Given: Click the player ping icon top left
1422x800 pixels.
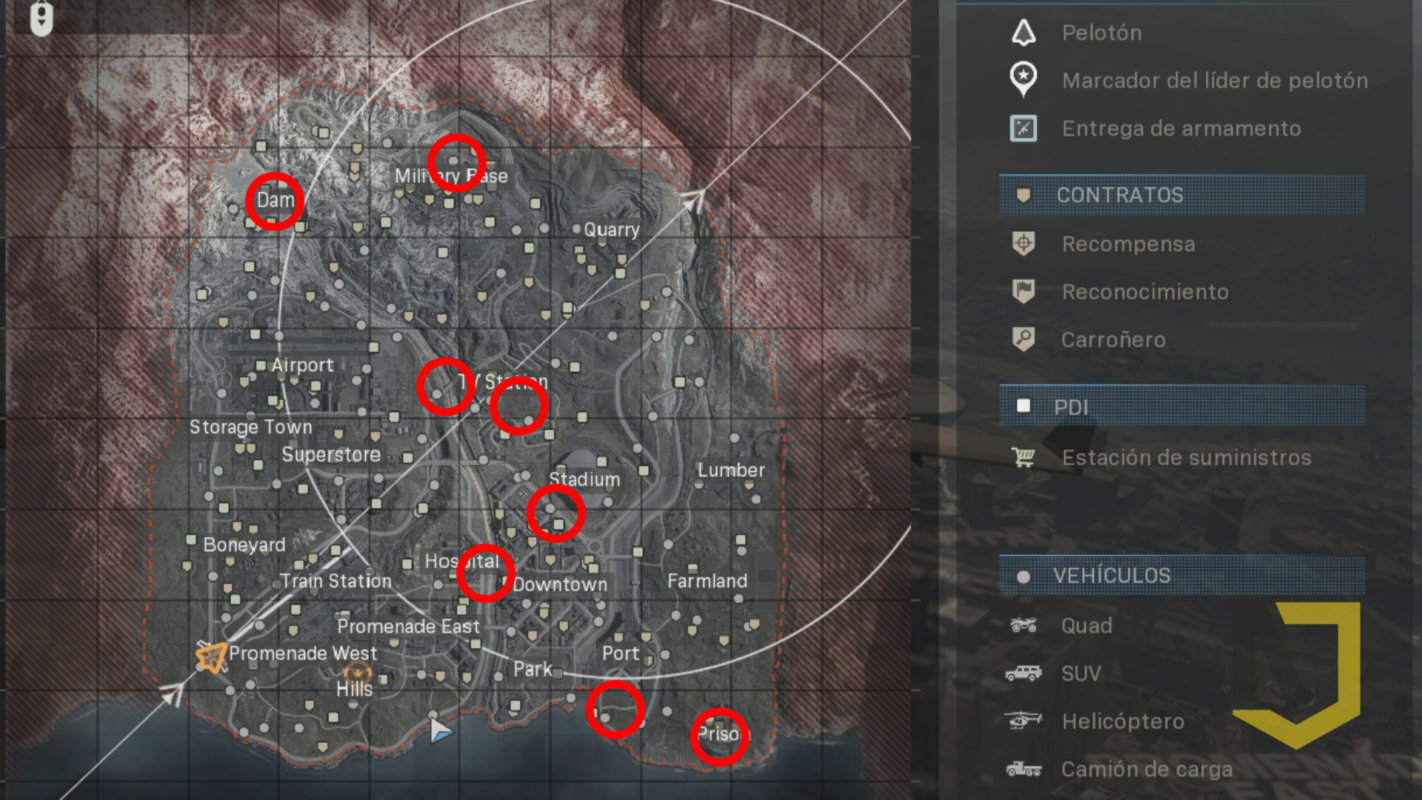Looking at the screenshot, I should coord(41,16).
